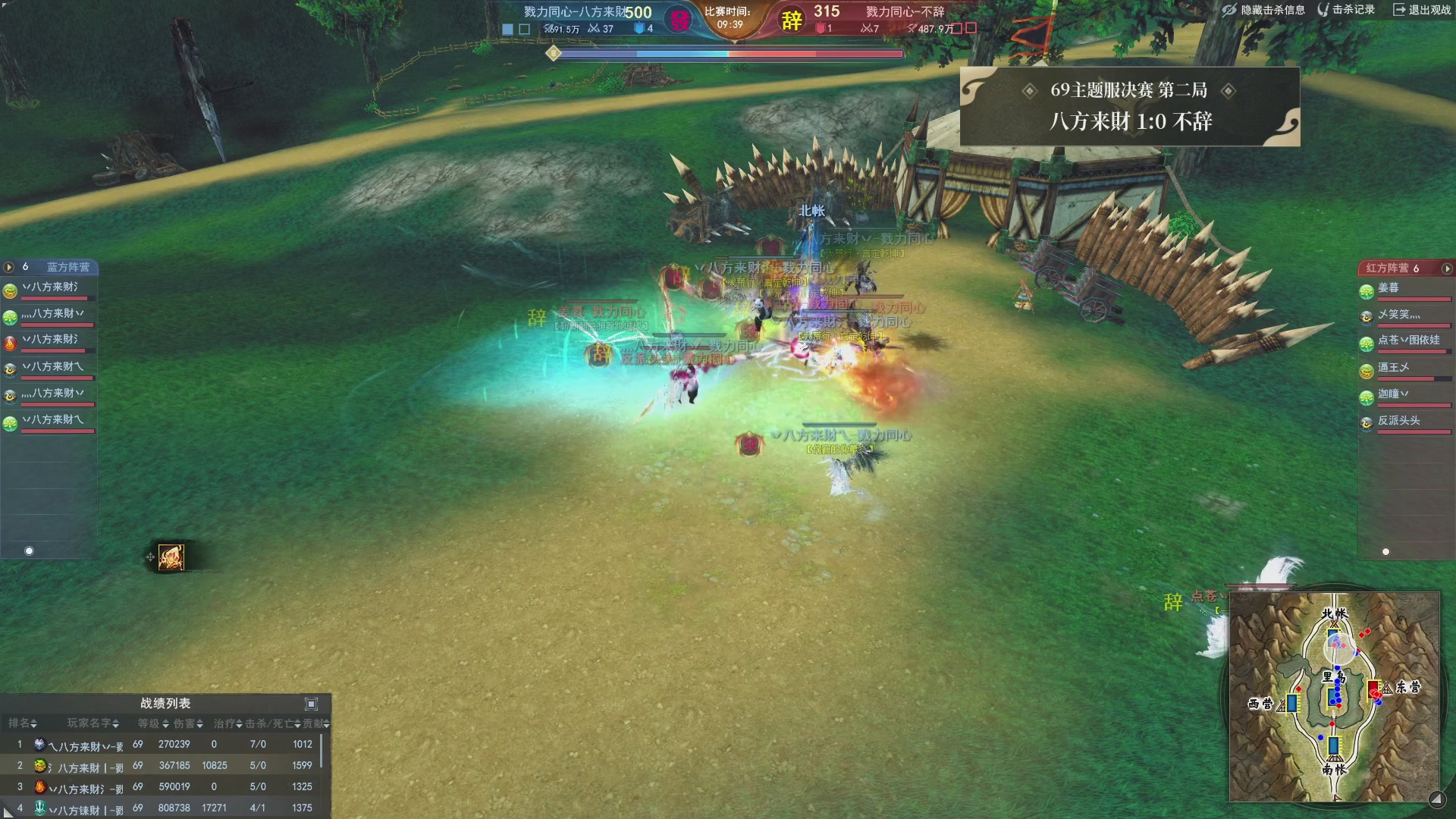Collapse the 红方阵营 red team panel arrow
Image resolution: width=1456 pixels, height=819 pixels.
(1447, 268)
